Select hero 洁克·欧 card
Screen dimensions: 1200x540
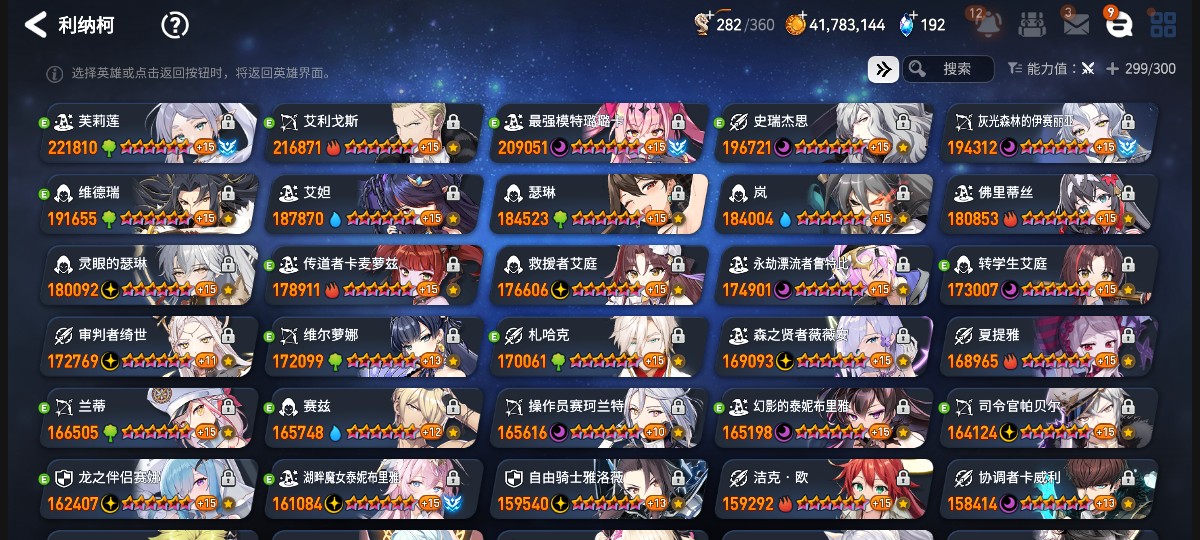pos(823,490)
